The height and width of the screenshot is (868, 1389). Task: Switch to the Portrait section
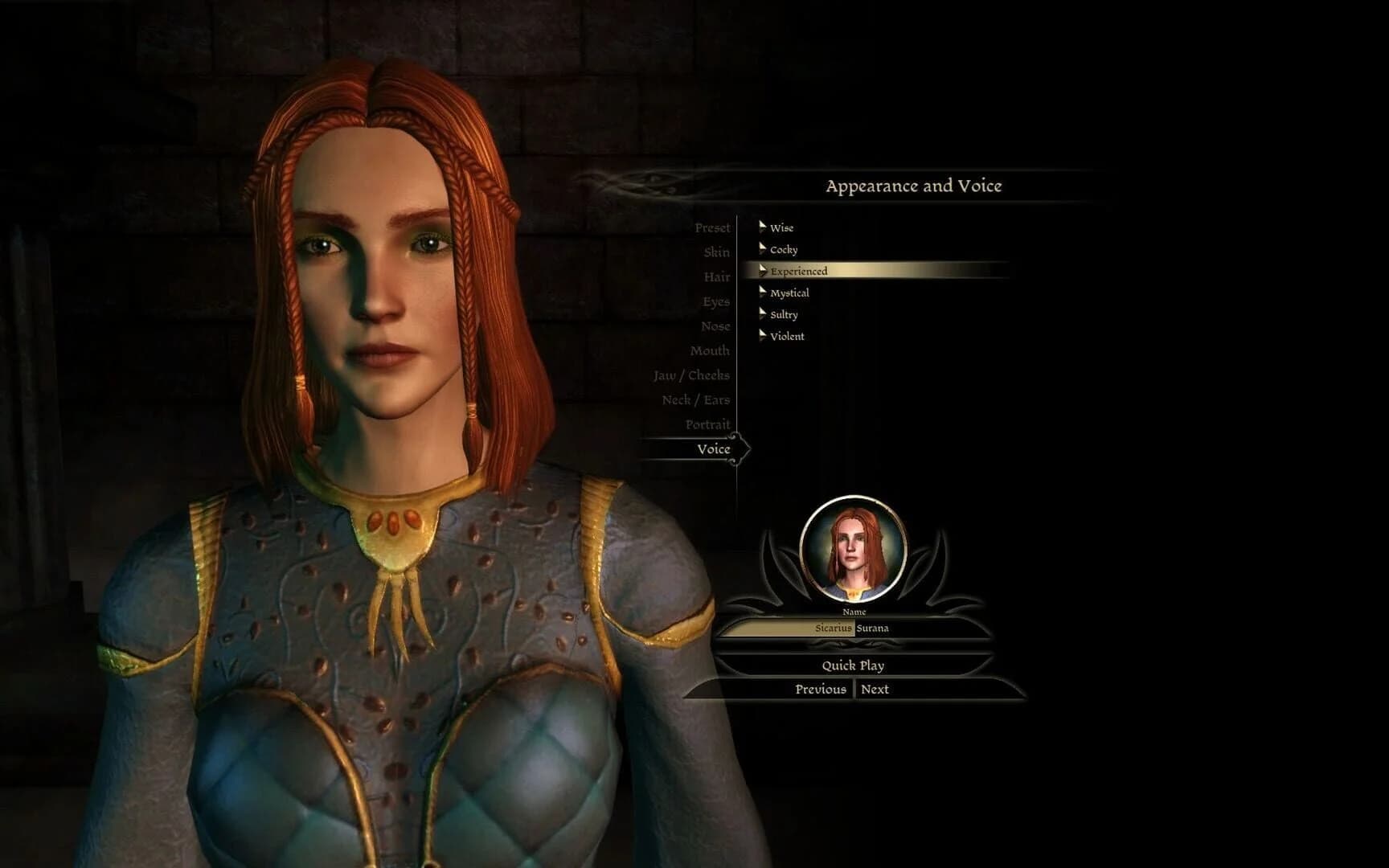pyautogui.click(x=708, y=424)
